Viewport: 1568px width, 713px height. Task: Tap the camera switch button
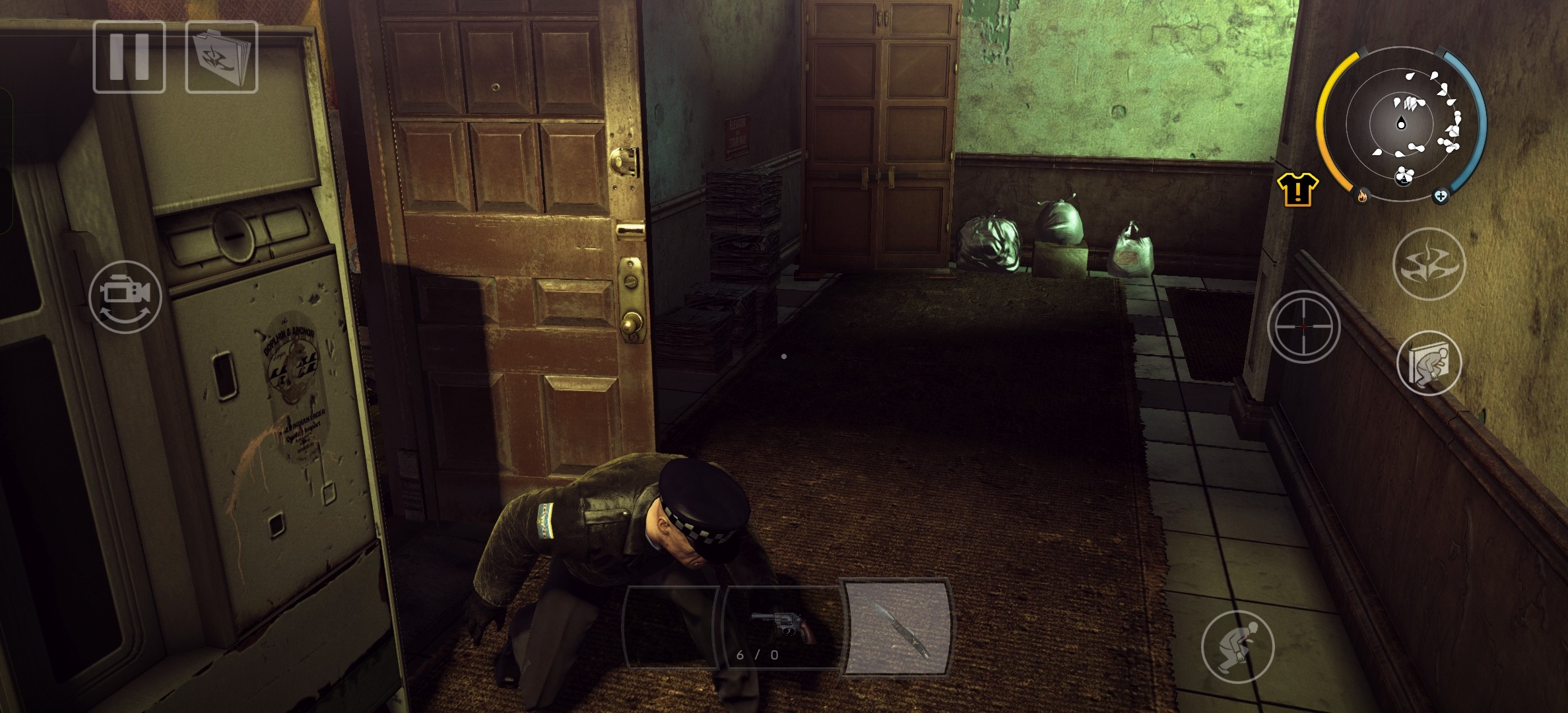click(125, 297)
